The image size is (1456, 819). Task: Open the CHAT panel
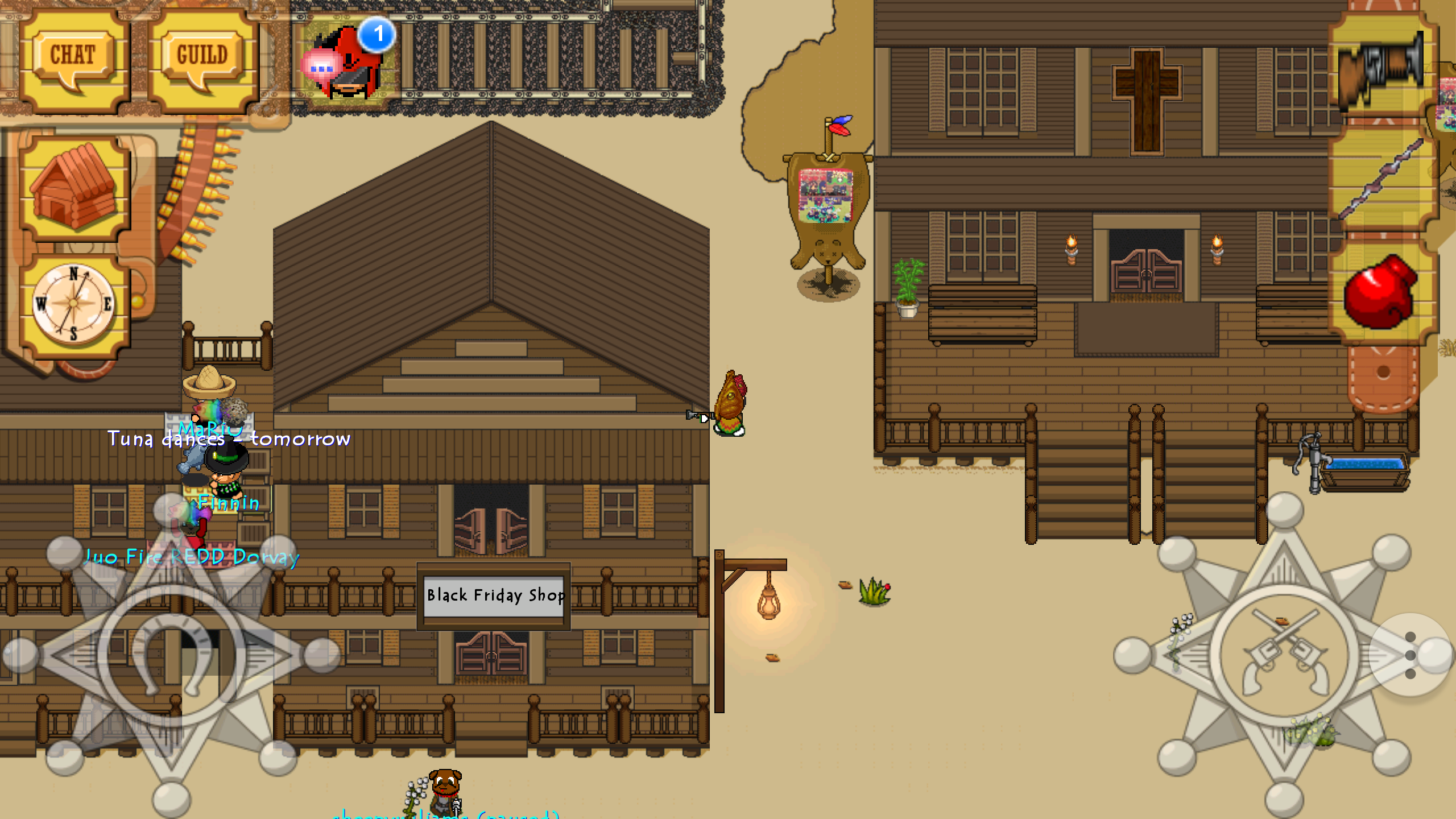coord(74,57)
